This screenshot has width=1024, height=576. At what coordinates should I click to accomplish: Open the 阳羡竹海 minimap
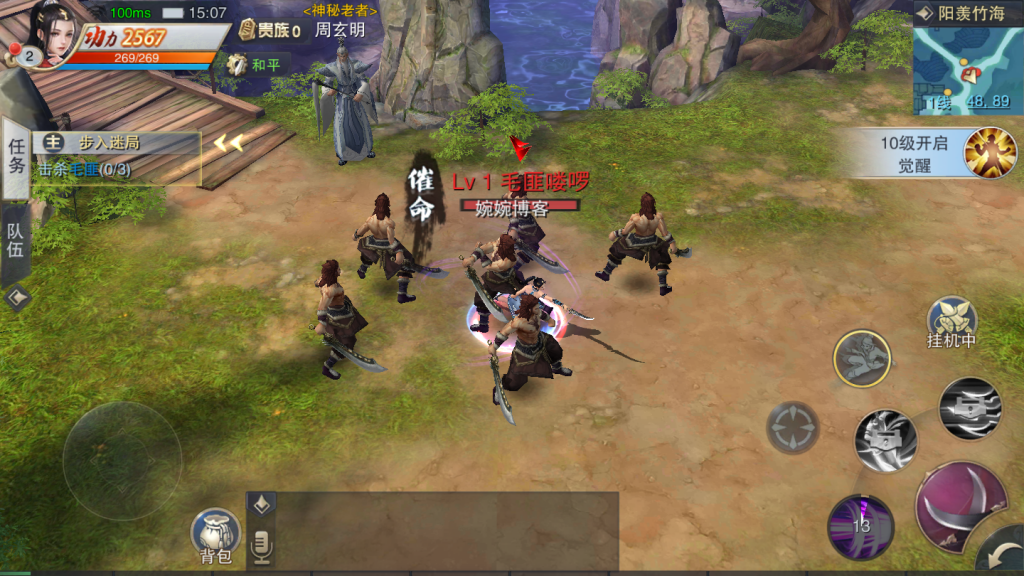click(967, 67)
